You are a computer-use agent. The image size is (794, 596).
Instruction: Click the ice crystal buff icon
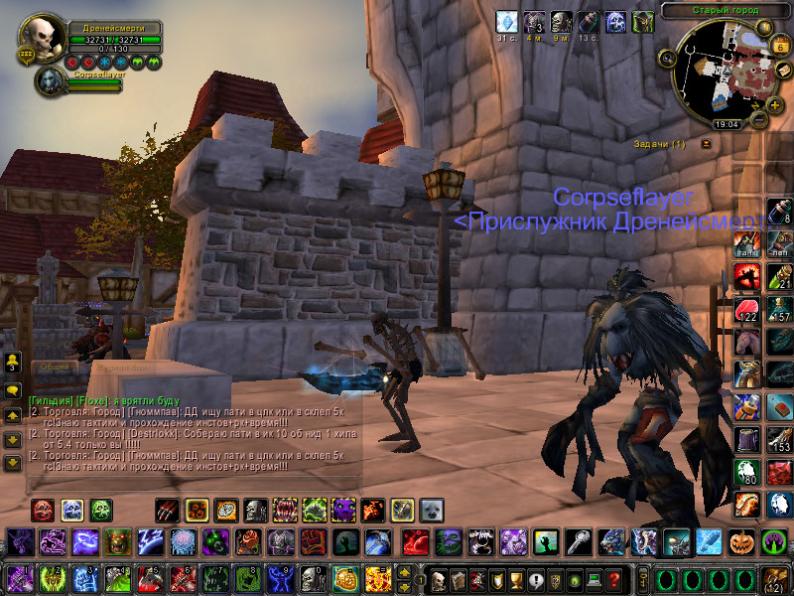click(x=508, y=22)
